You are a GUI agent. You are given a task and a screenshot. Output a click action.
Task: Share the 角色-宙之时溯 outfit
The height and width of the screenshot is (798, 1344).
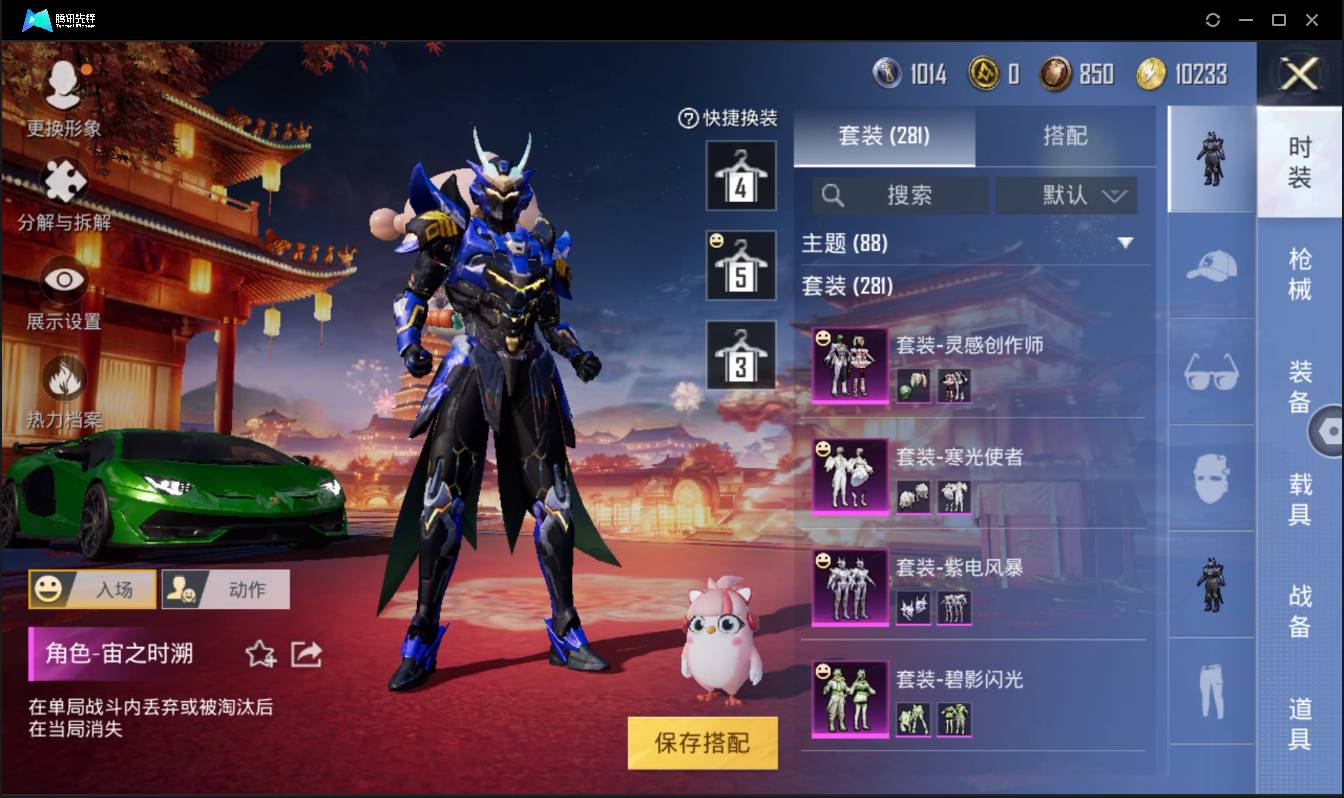(x=306, y=652)
